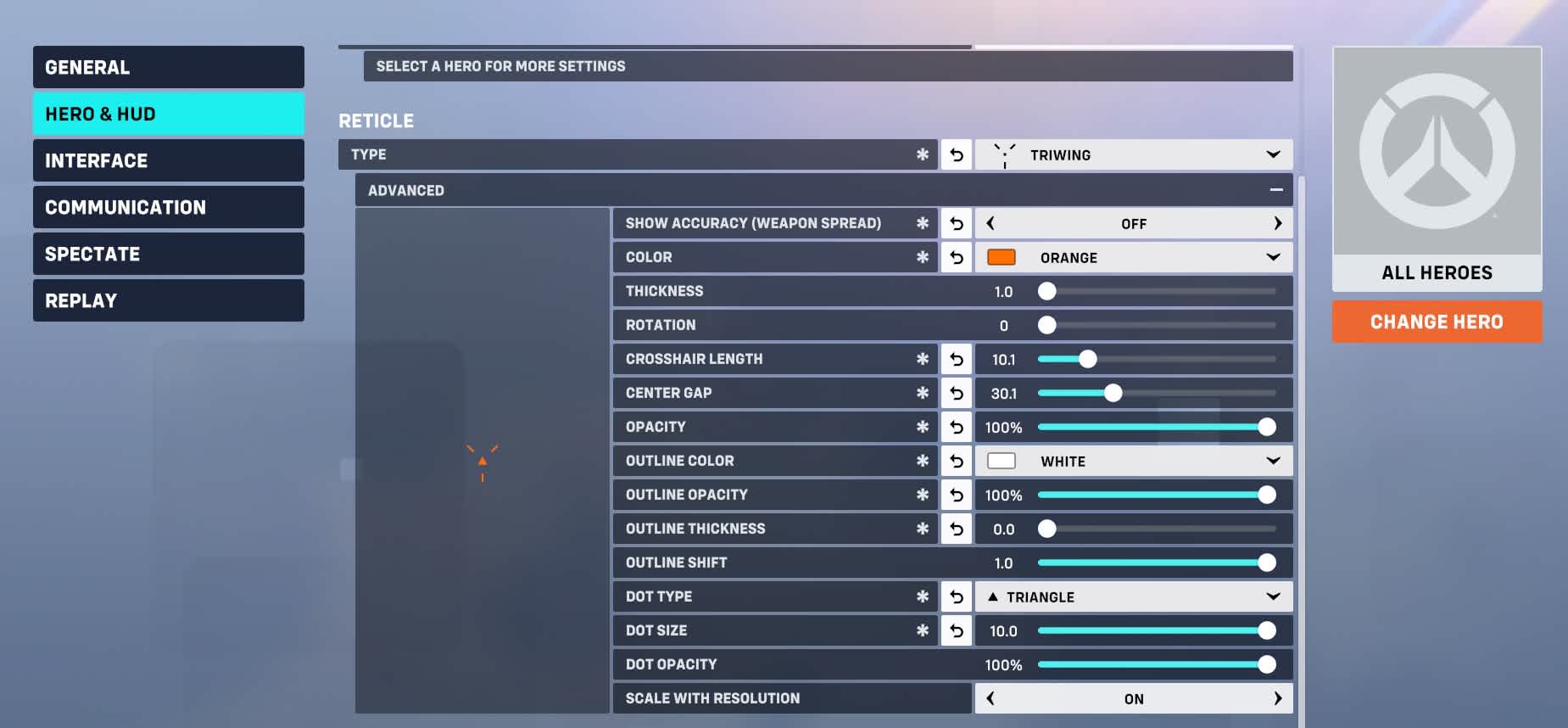Reset Center Gap to default value

pyautogui.click(x=956, y=393)
